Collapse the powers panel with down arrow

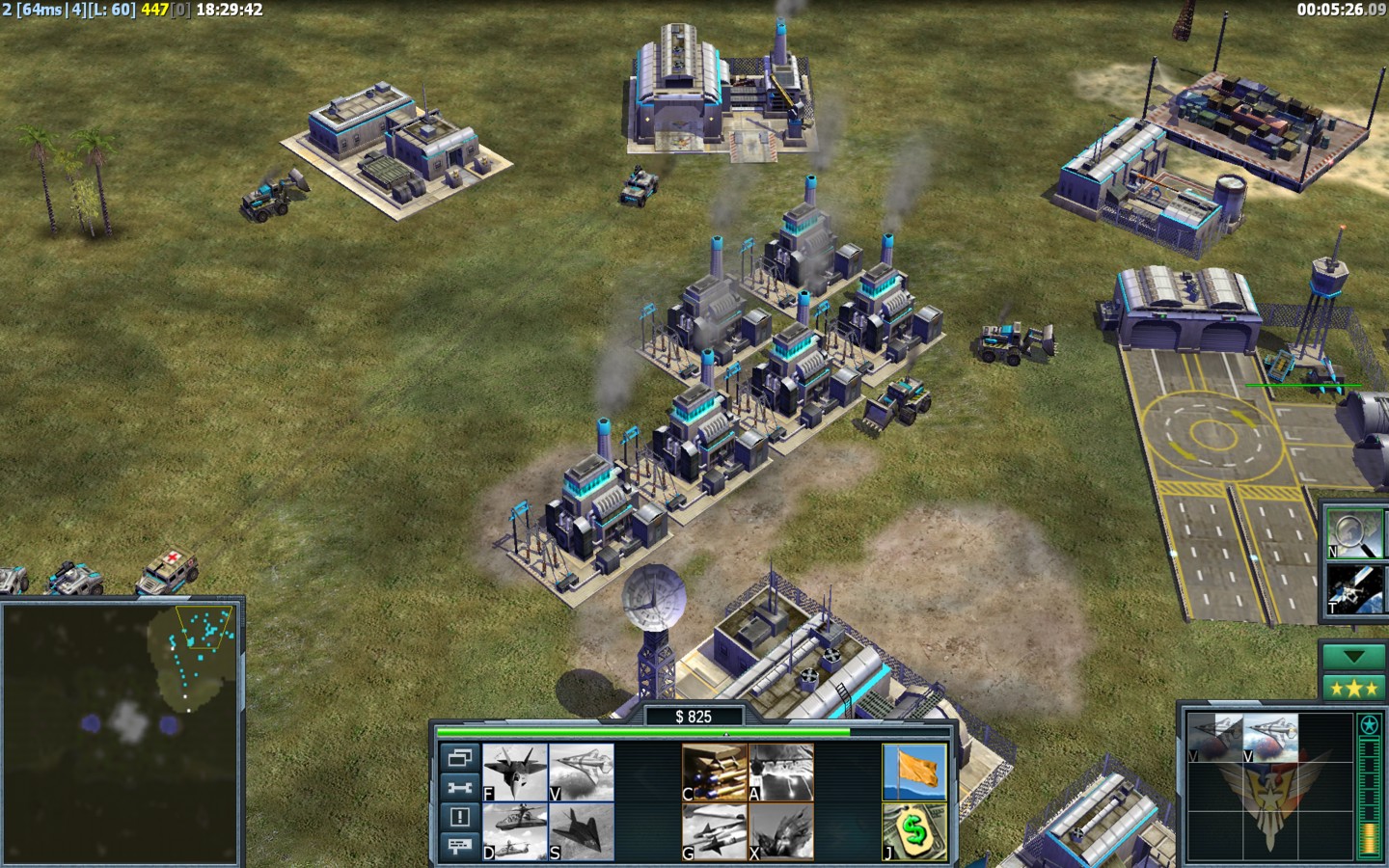[x=1354, y=657]
